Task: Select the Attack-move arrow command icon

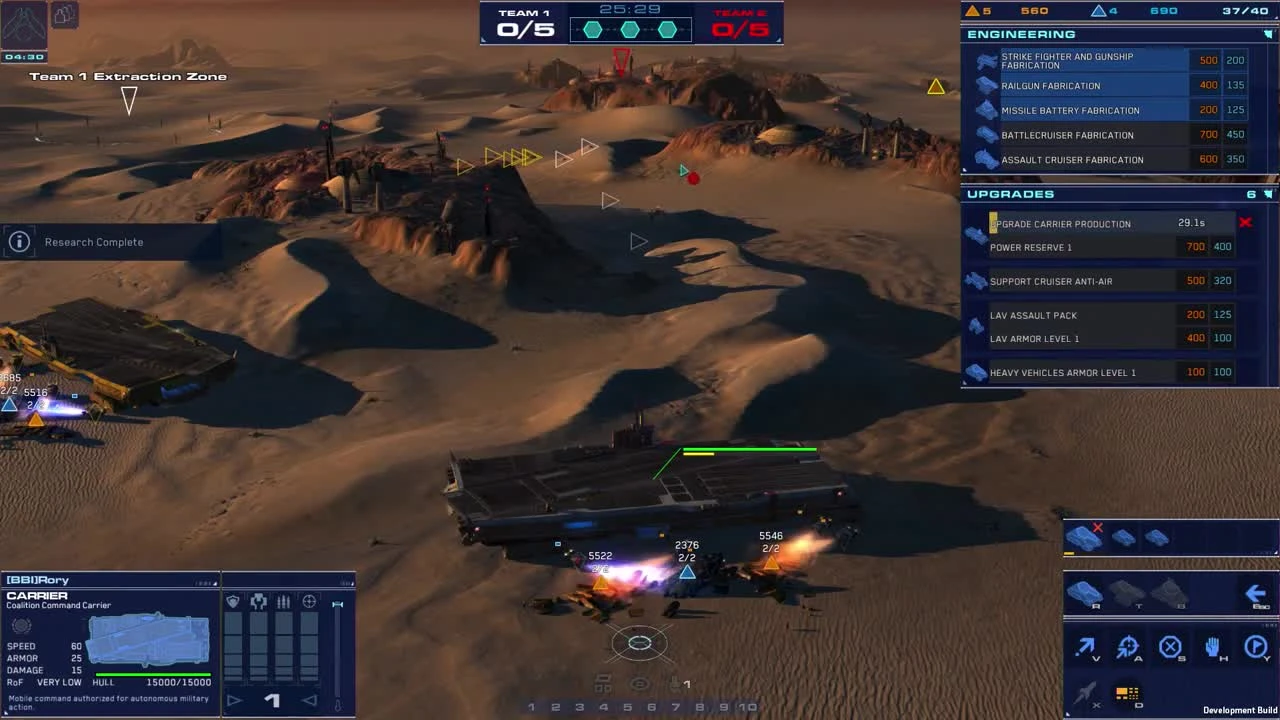Action: [x=1085, y=647]
